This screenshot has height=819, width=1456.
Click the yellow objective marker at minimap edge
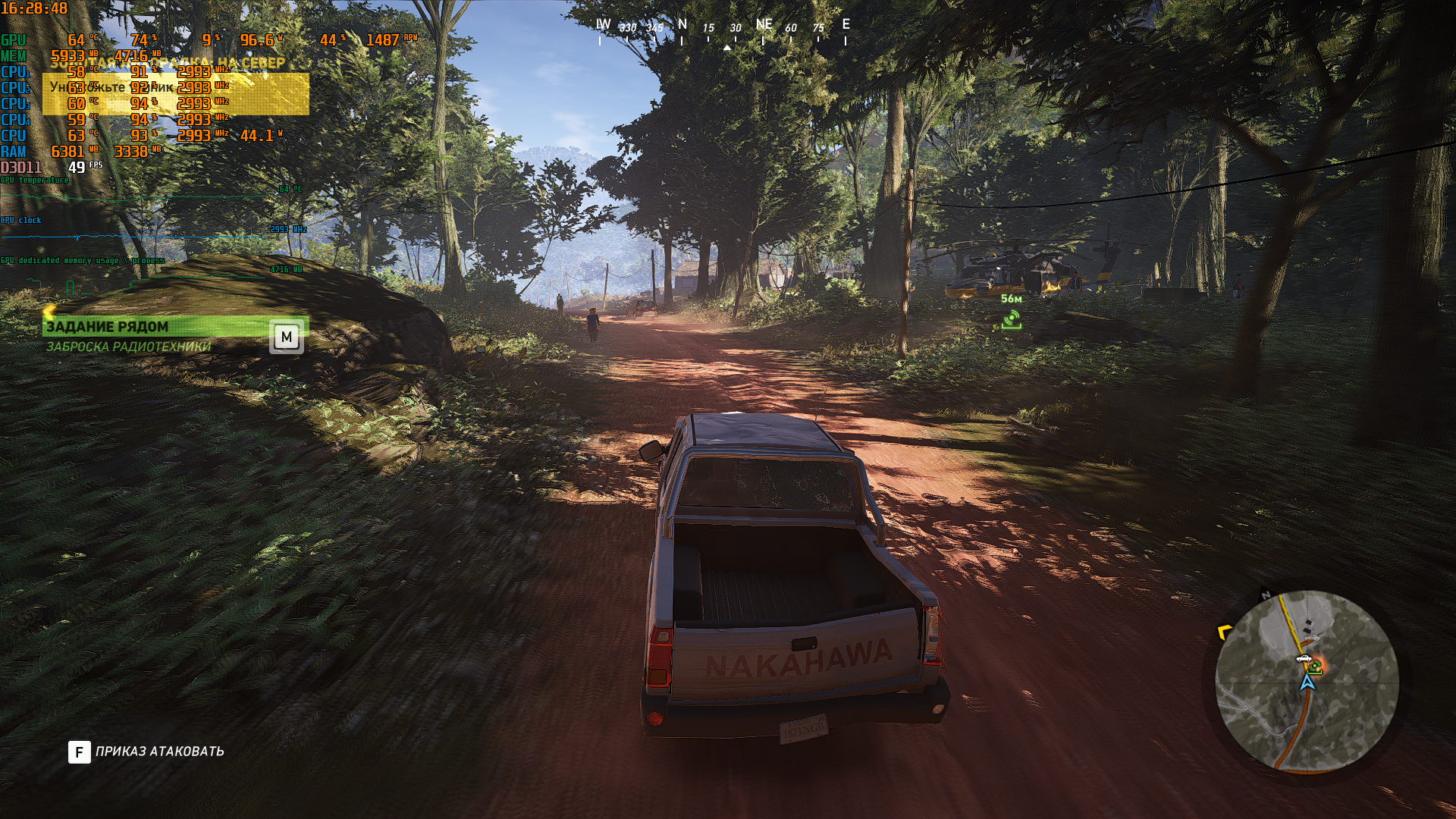coord(1222,632)
